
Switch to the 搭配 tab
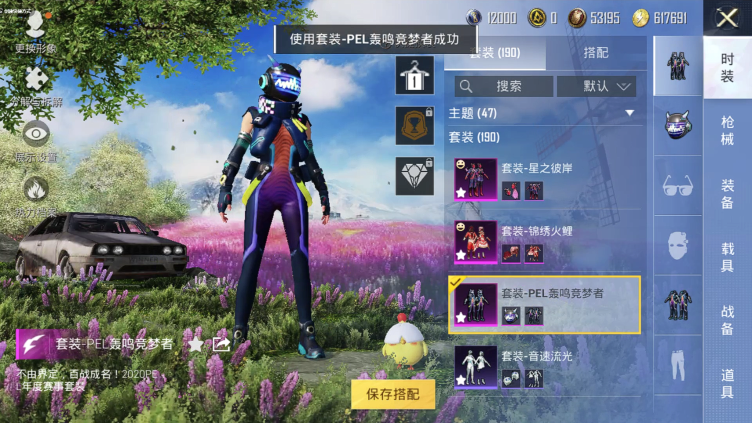coord(594,53)
